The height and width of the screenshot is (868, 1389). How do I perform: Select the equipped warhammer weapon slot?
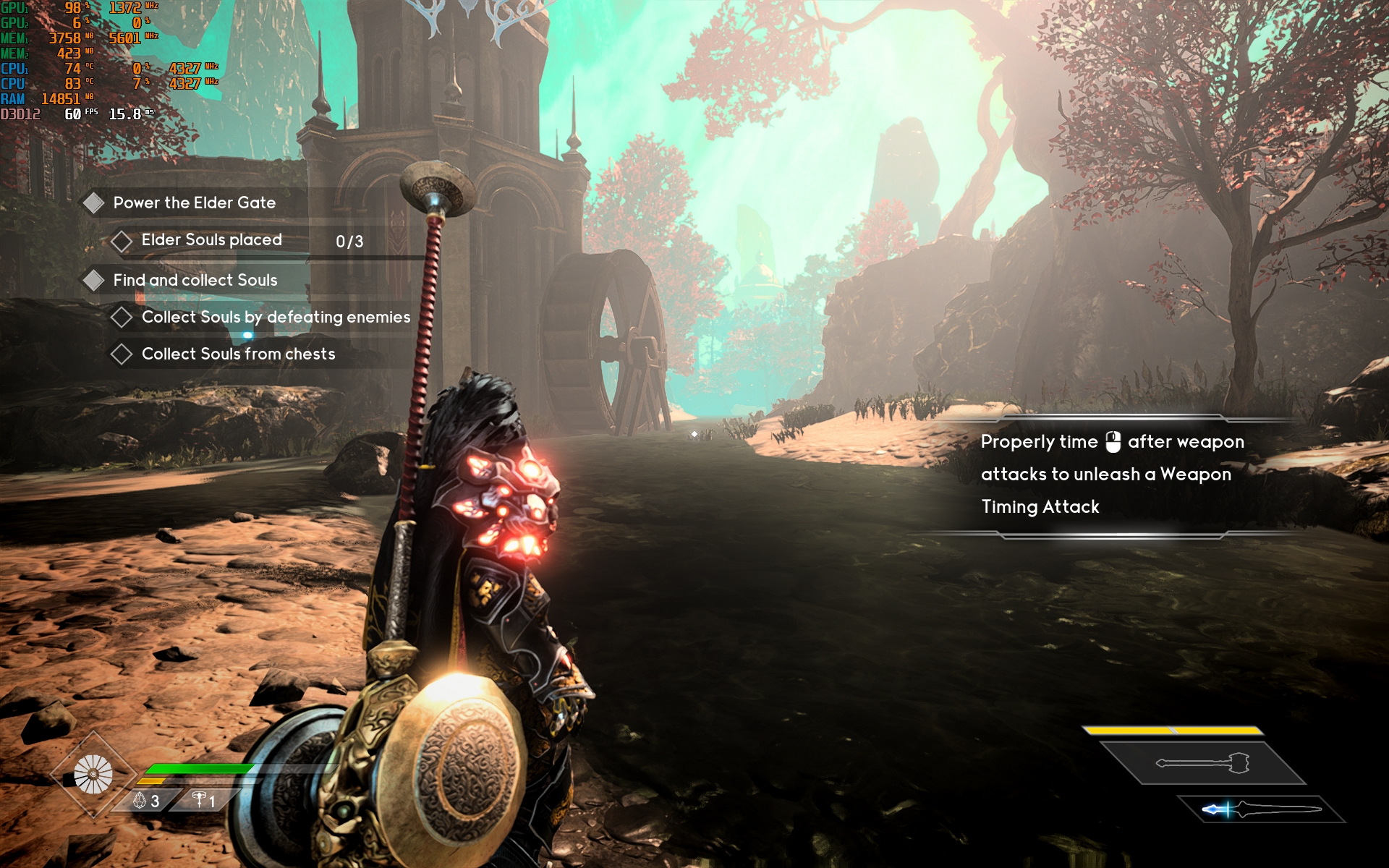click(x=1202, y=763)
